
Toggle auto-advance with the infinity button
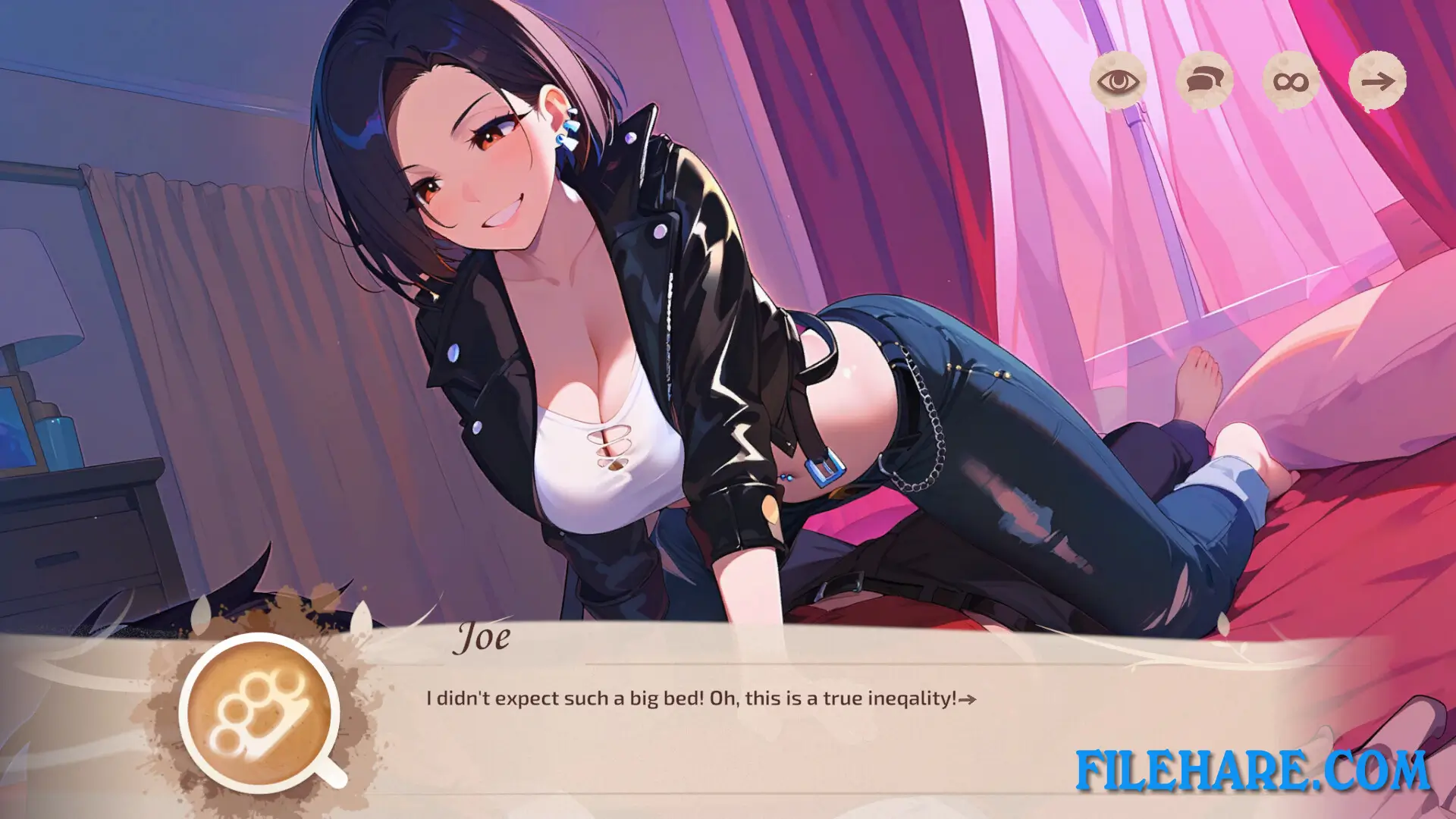pos(1291,83)
